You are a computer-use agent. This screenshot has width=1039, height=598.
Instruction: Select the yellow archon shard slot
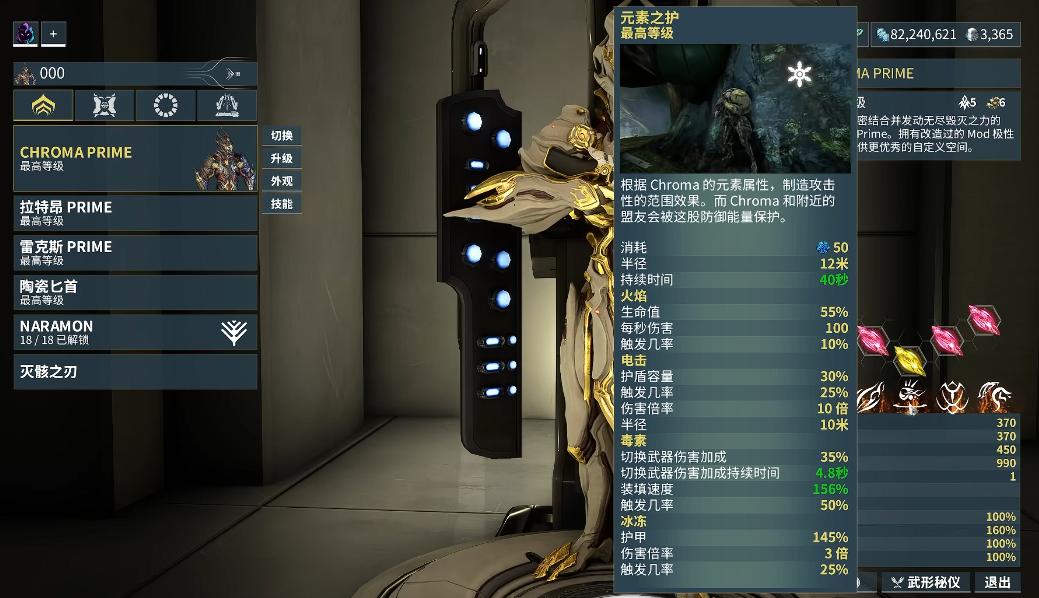coord(908,359)
